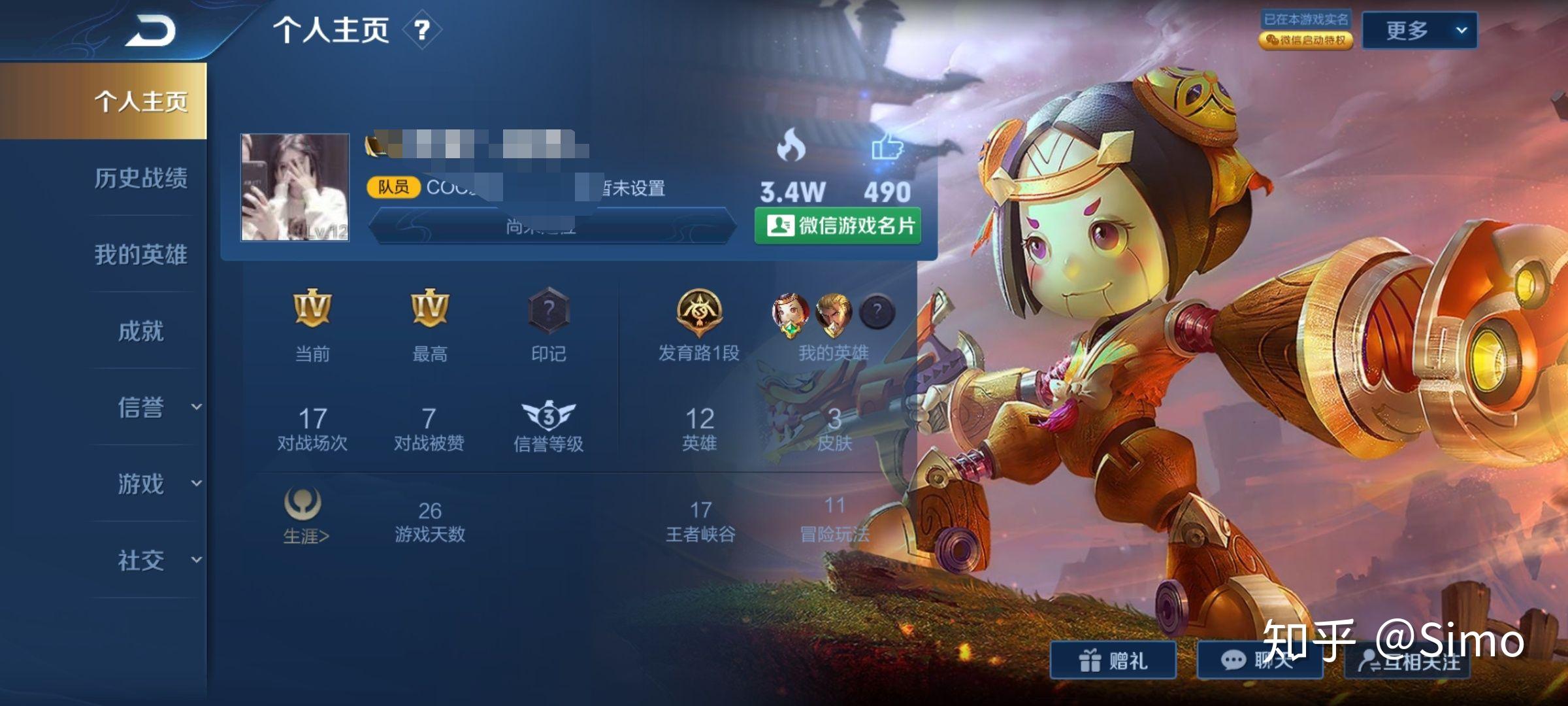Image resolution: width=1568 pixels, height=706 pixels.
Task: Expand the 信誉 sidebar section
Action: [x=157, y=407]
